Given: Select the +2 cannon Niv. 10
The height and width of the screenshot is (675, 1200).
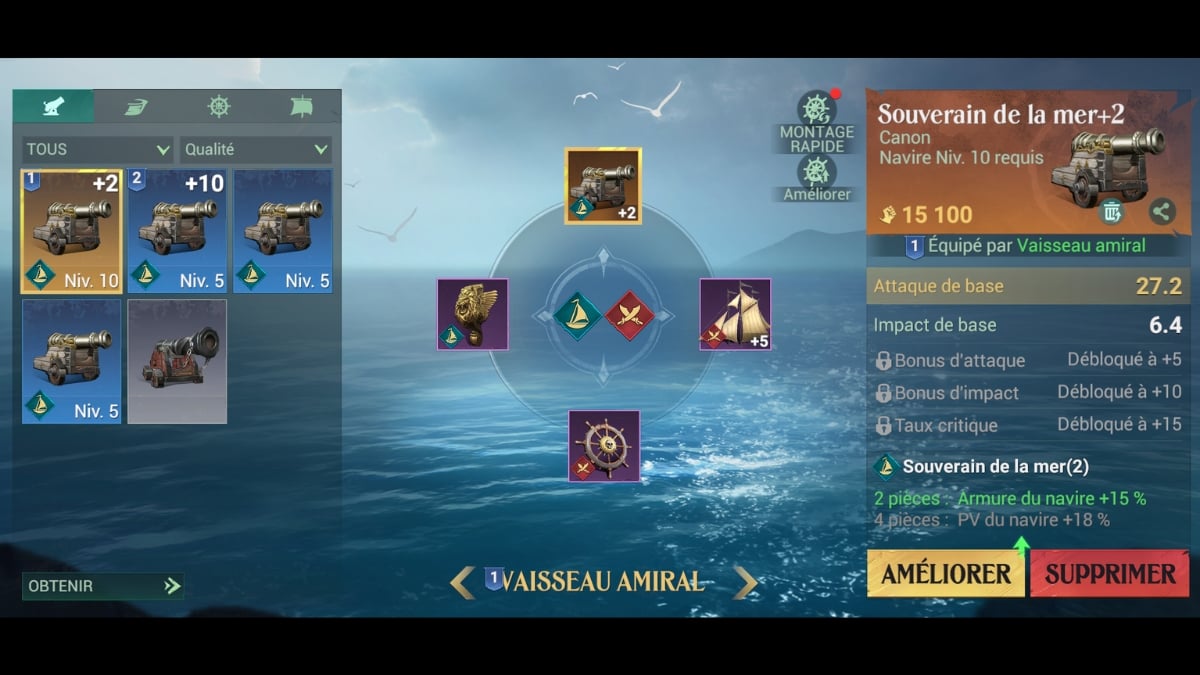Looking at the screenshot, I should [71, 231].
